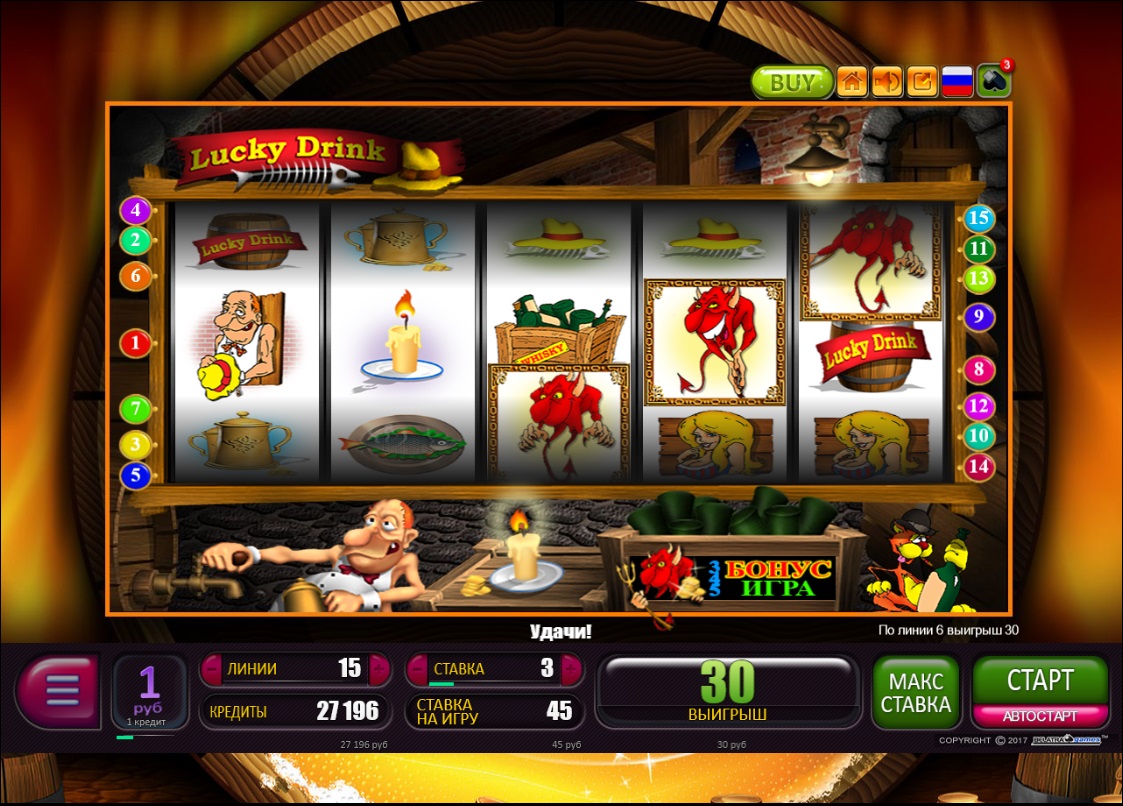Enable Автостарт auto spin

tap(1040, 716)
